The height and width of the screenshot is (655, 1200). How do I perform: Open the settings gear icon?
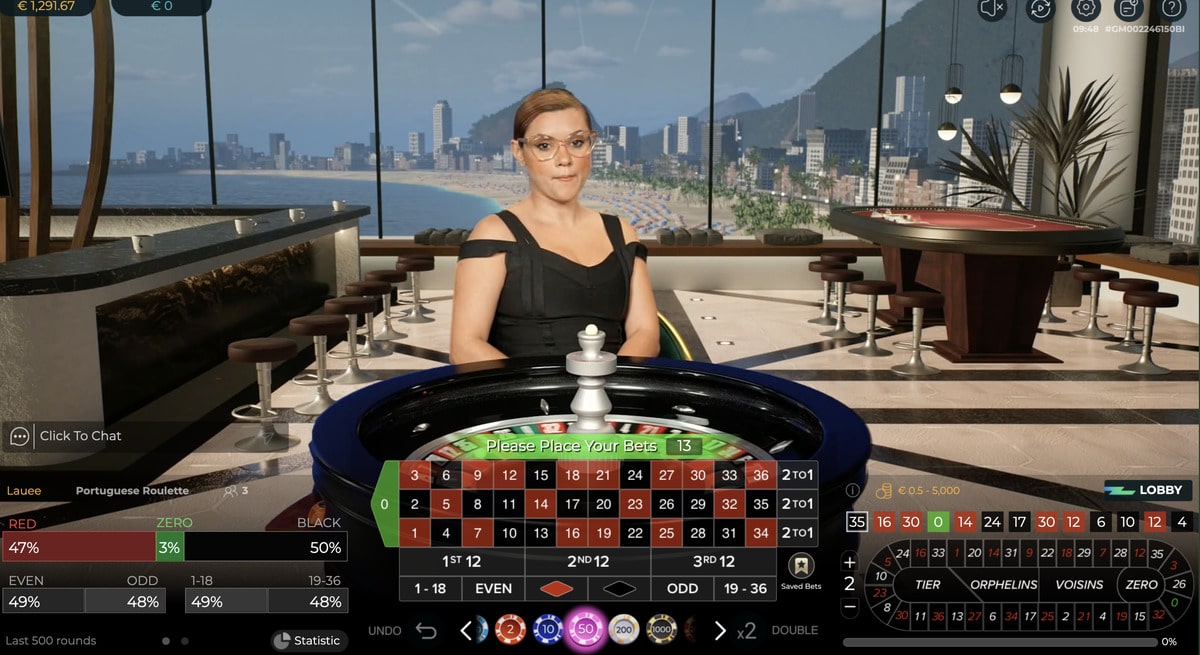pyautogui.click(x=1085, y=9)
